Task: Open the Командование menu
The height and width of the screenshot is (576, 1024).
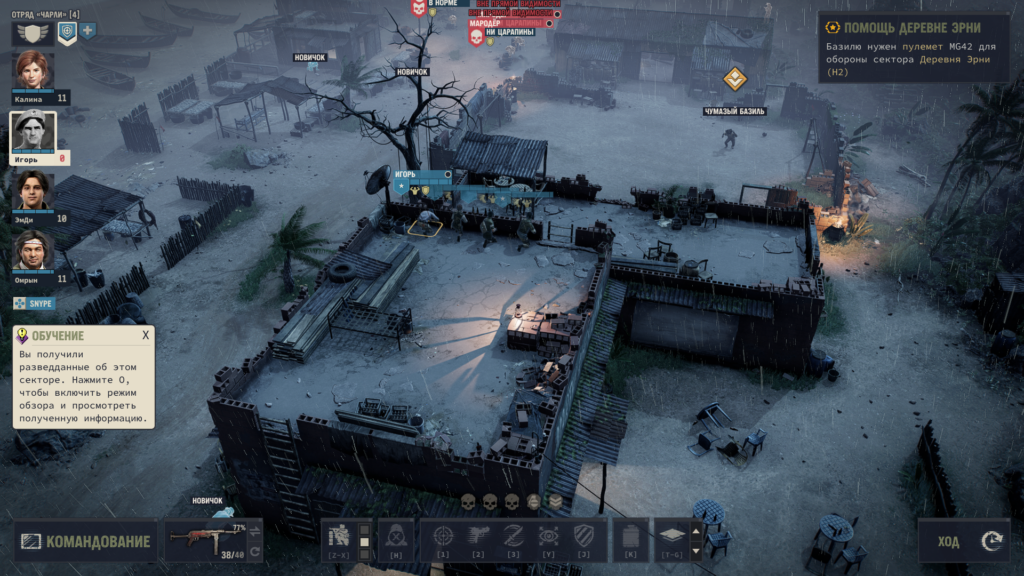Action: pos(86,542)
